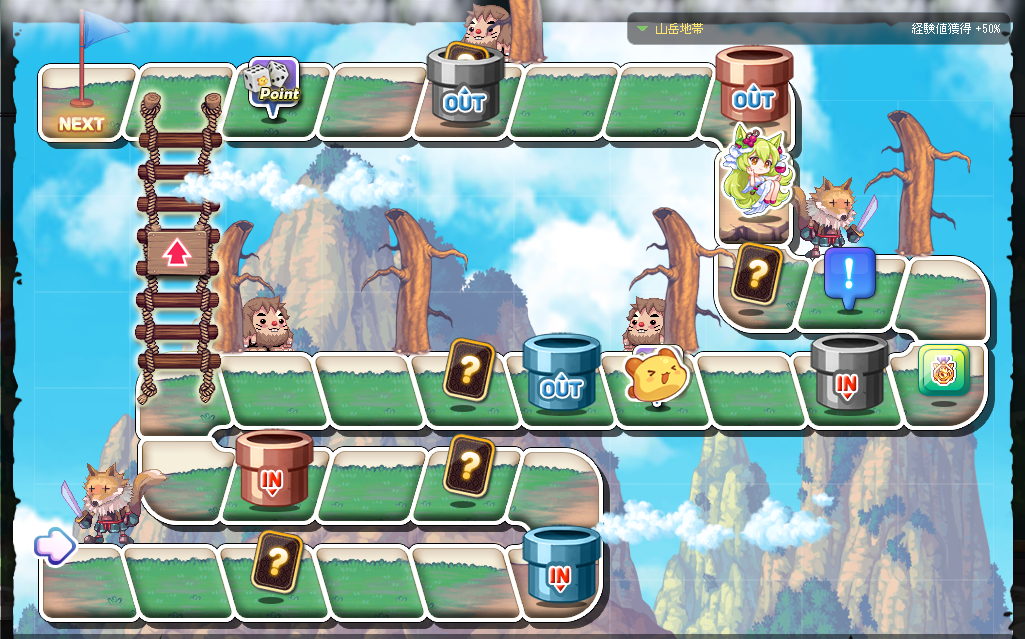Click the NEXT flag goal tile

tap(82, 107)
